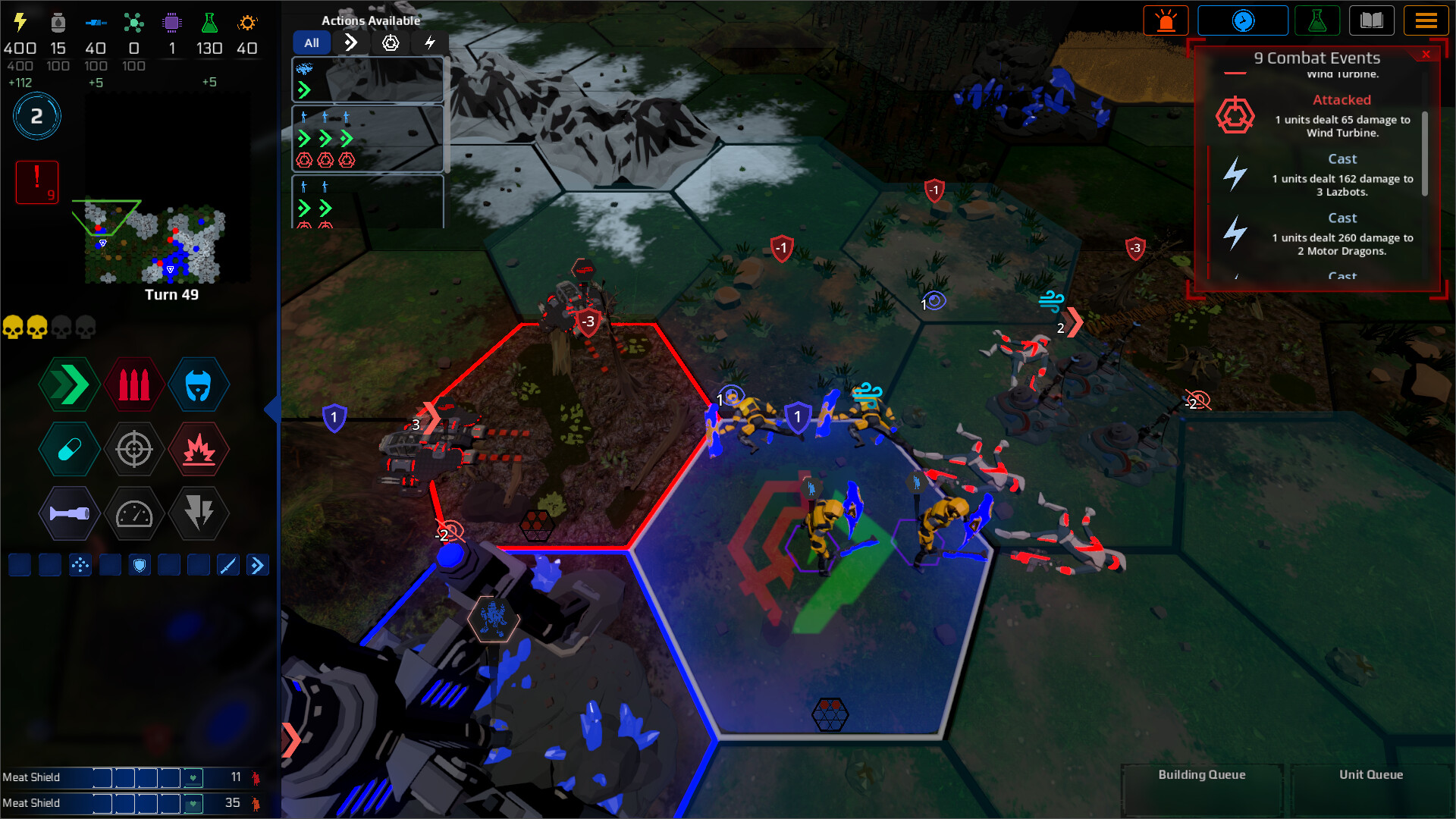Toggle the shield filter in the blue action row
The image size is (1456, 819).
(140, 564)
